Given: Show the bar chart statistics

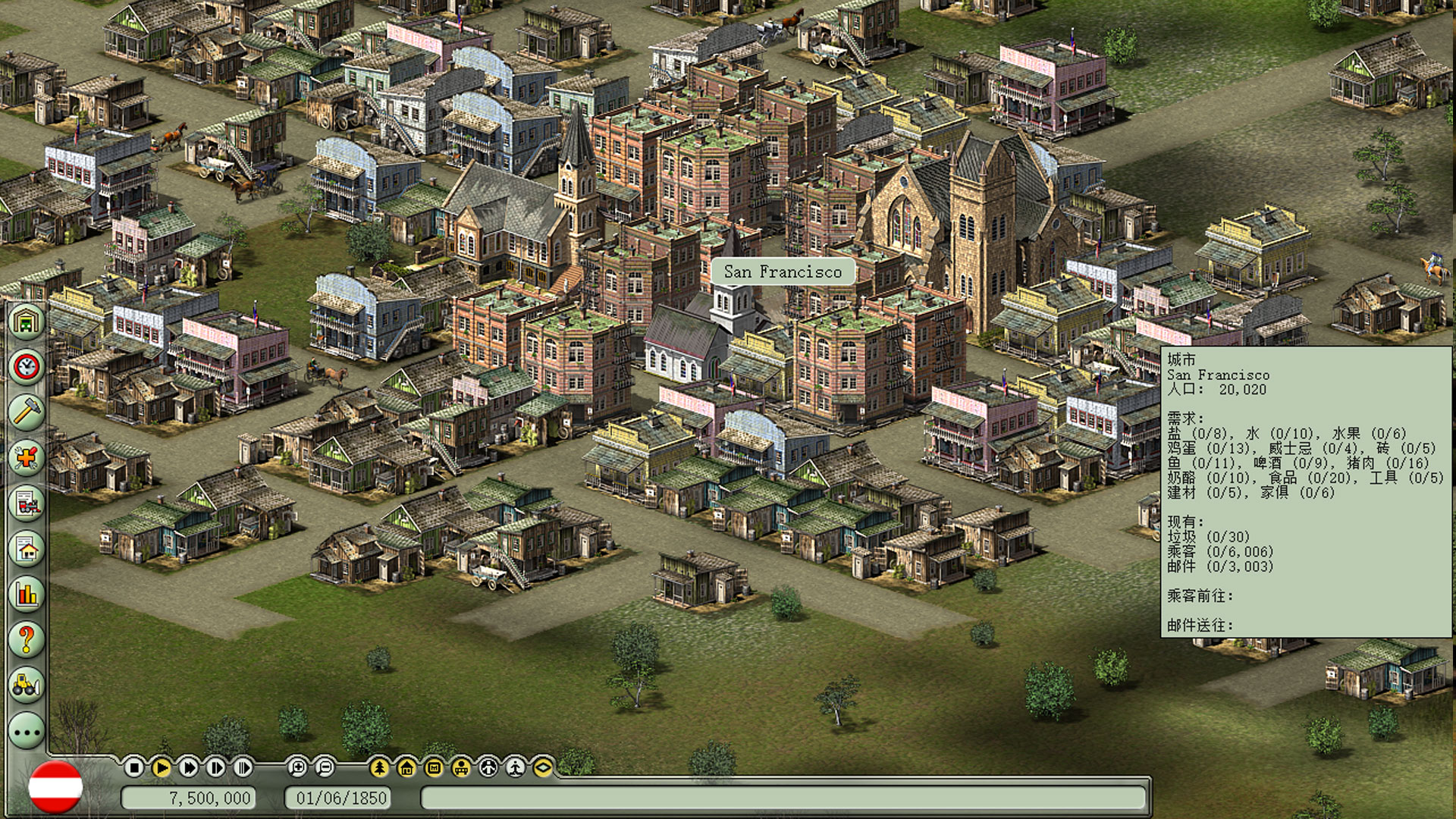Looking at the screenshot, I should tap(27, 594).
